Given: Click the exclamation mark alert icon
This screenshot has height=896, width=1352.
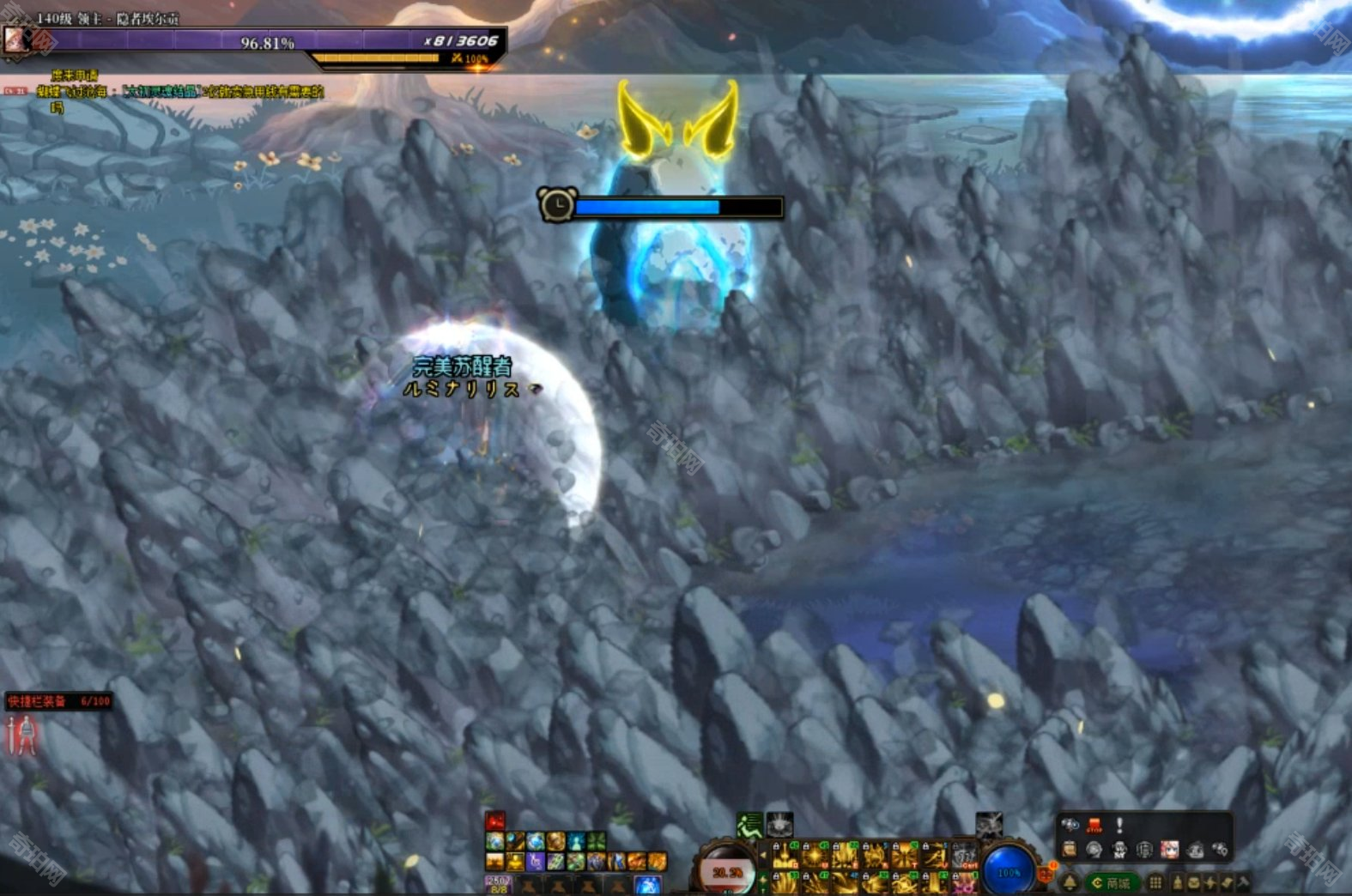Looking at the screenshot, I should click(1119, 826).
